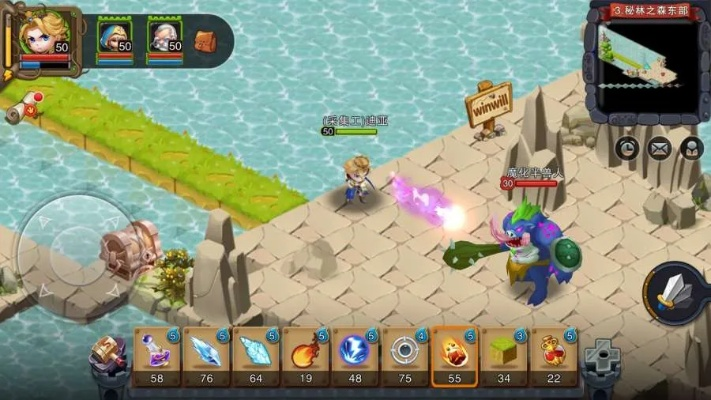Open the clock-shaped history button
The width and height of the screenshot is (711, 400).
click(x=627, y=148)
